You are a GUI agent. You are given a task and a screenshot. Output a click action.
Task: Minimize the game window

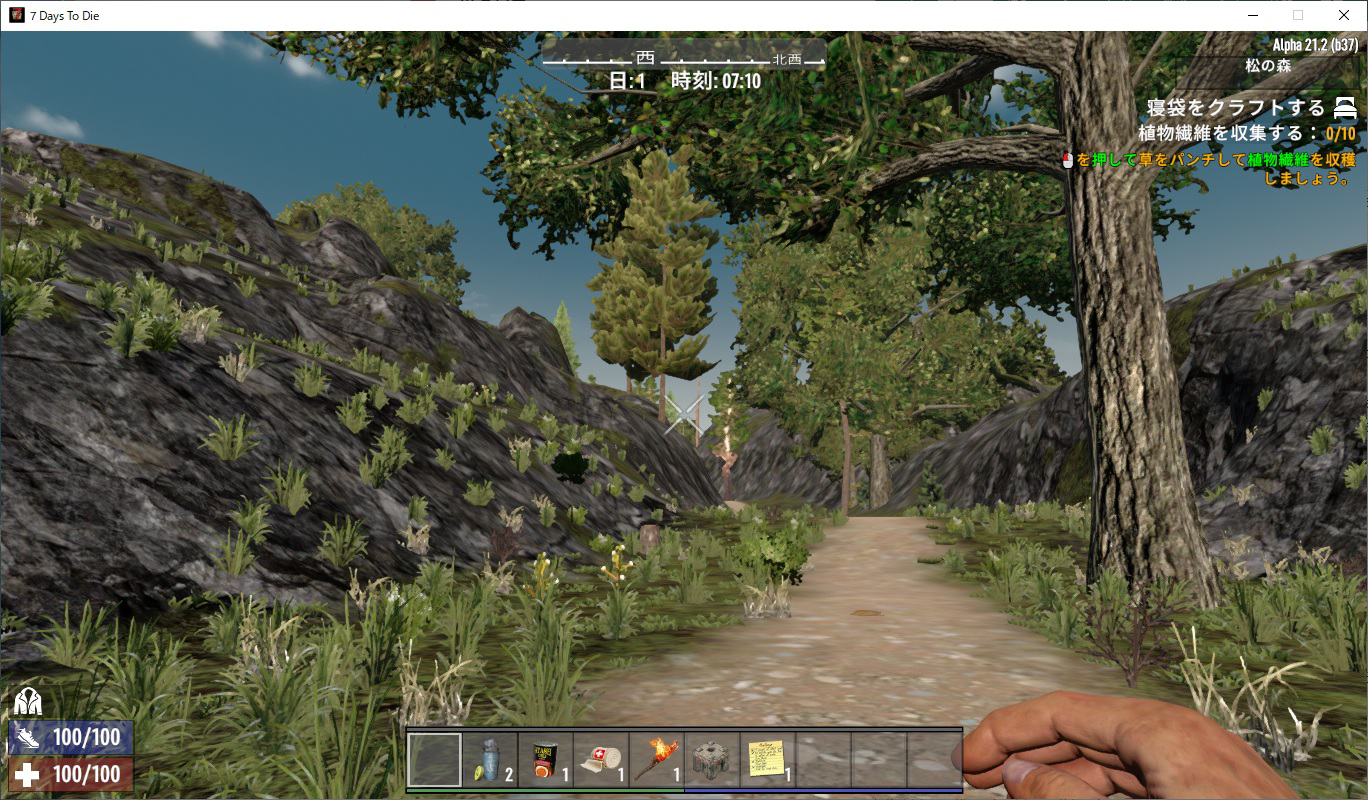pos(1252,15)
